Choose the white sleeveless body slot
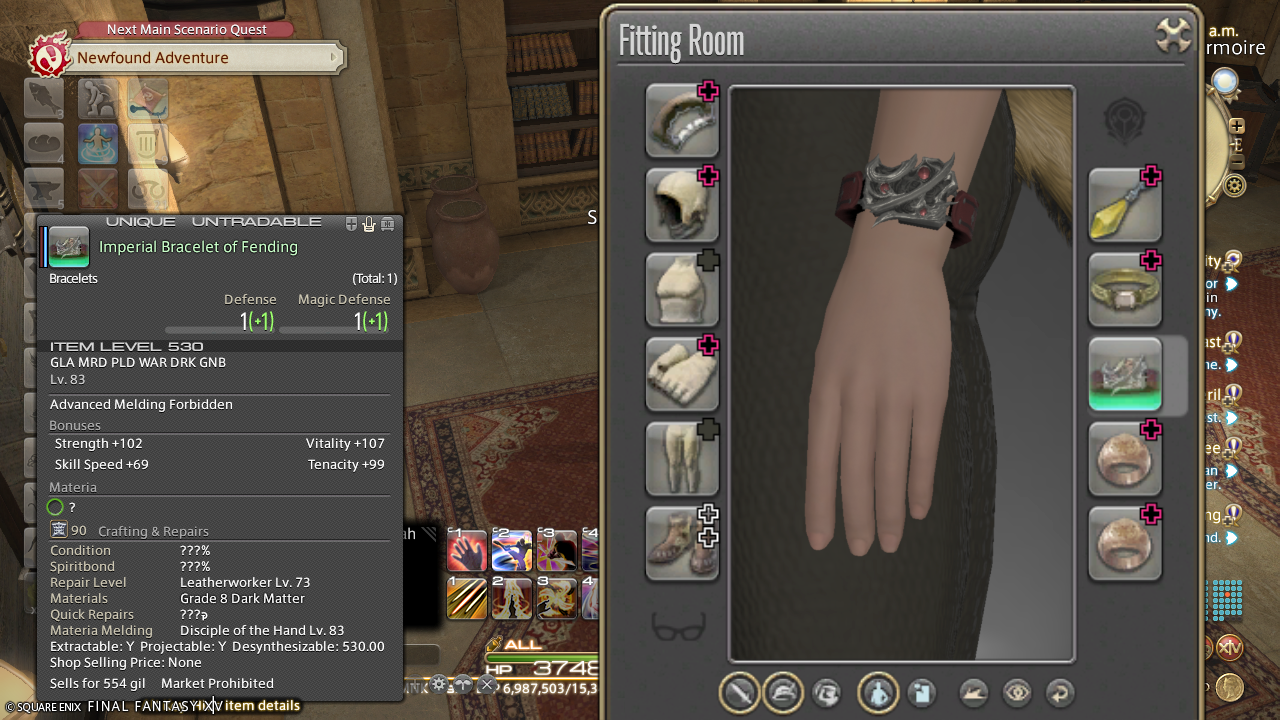1280x720 pixels. click(681, 290)
